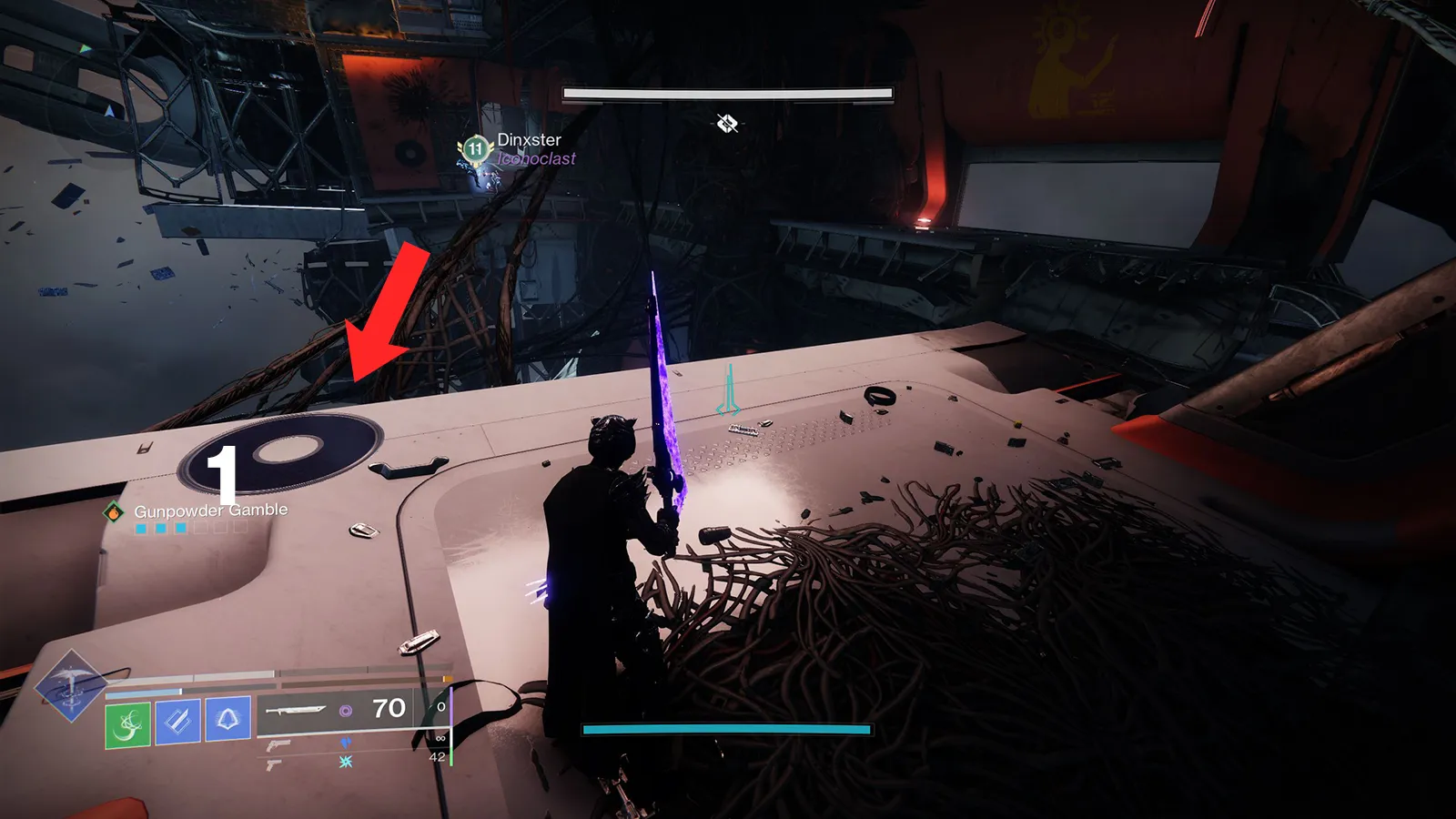Use the green grenade ability icon
Viewport: 1456px width, 819px height.
point(127,724)
